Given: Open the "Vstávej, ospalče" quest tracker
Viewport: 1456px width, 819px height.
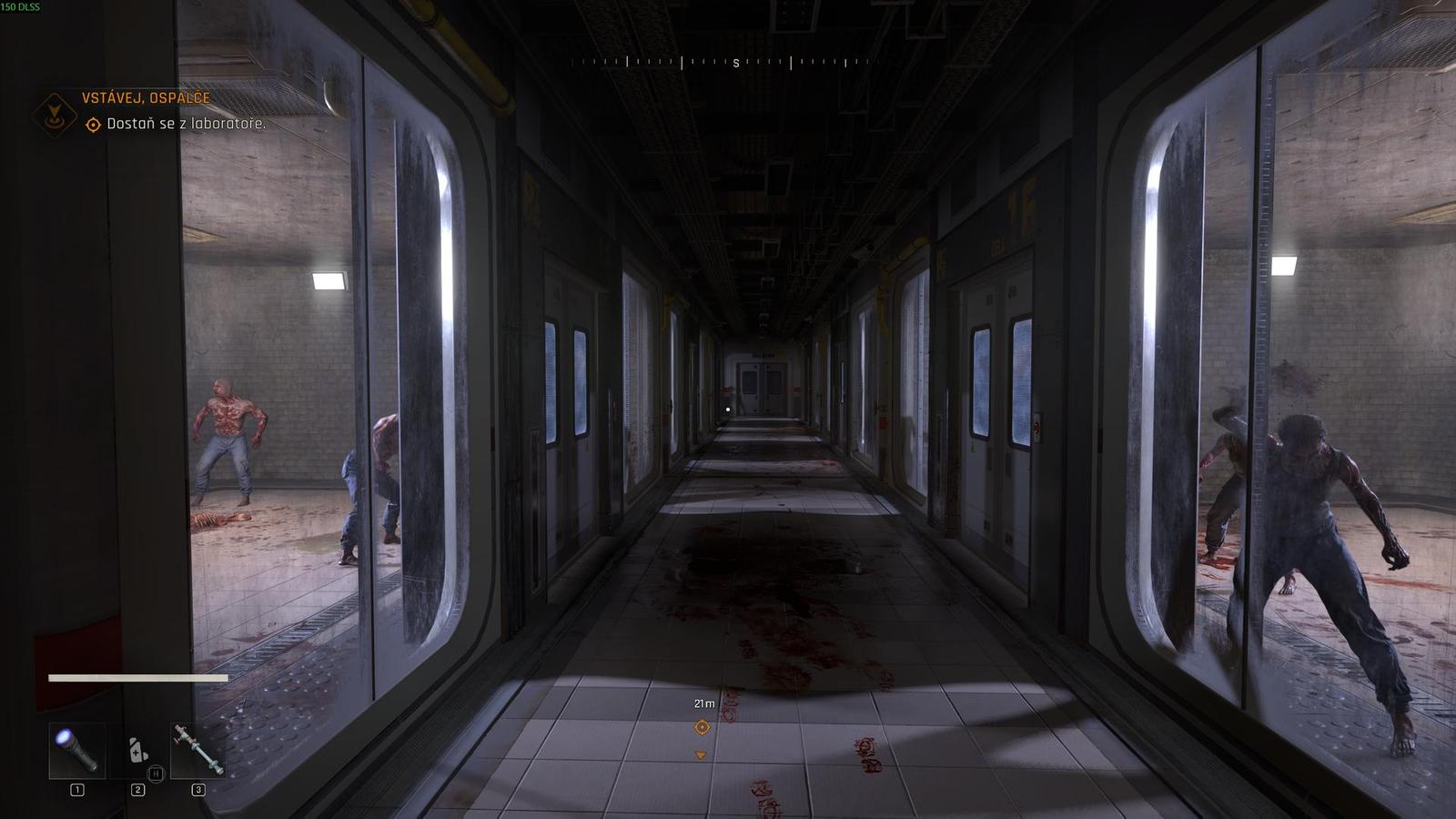Looking at the screenshot, I should tap(146, 98).
